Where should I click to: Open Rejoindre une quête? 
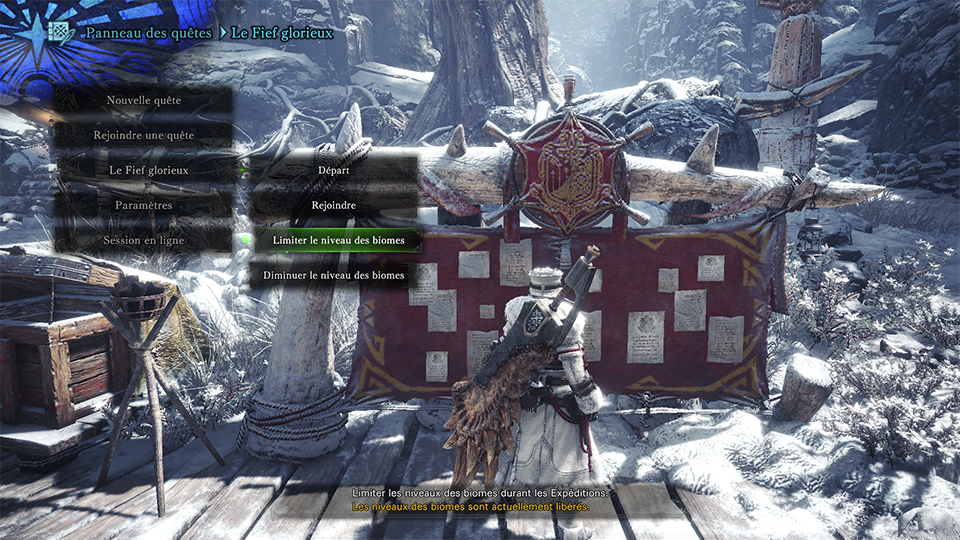(x=143, y=135)
